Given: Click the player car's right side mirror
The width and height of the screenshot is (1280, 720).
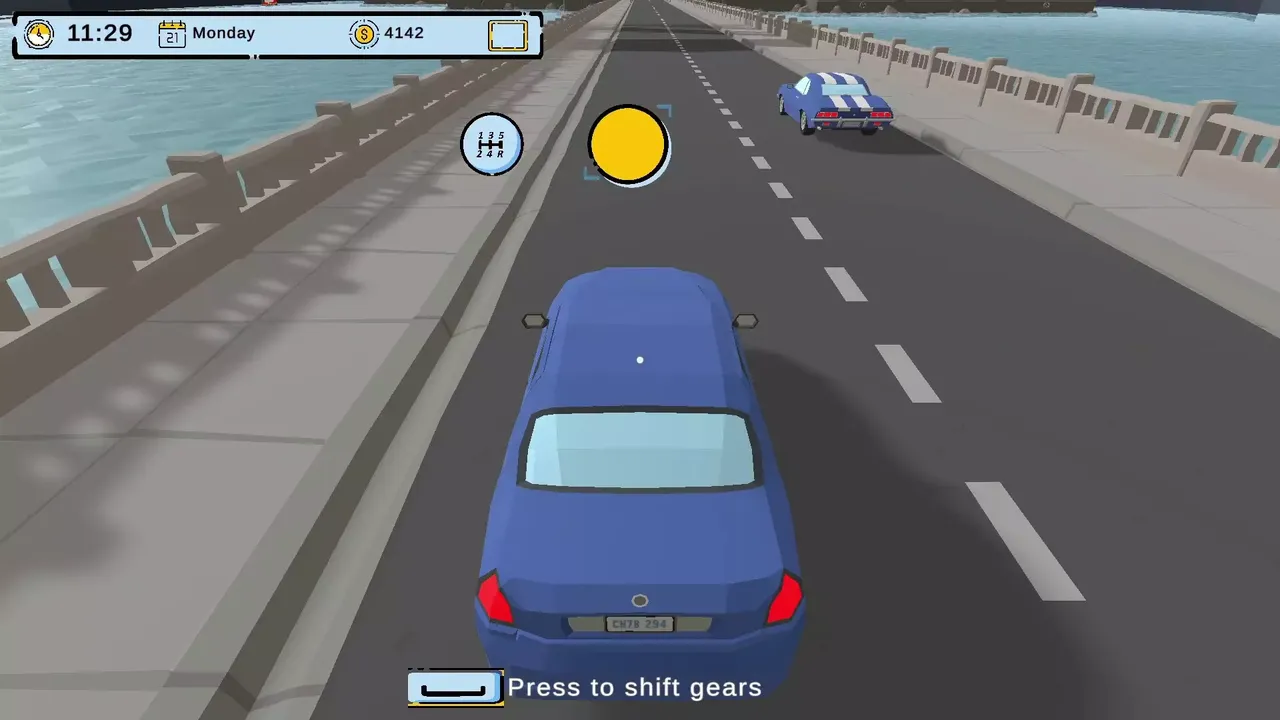Looking at the screenshot, I should (x=747, y=321).
